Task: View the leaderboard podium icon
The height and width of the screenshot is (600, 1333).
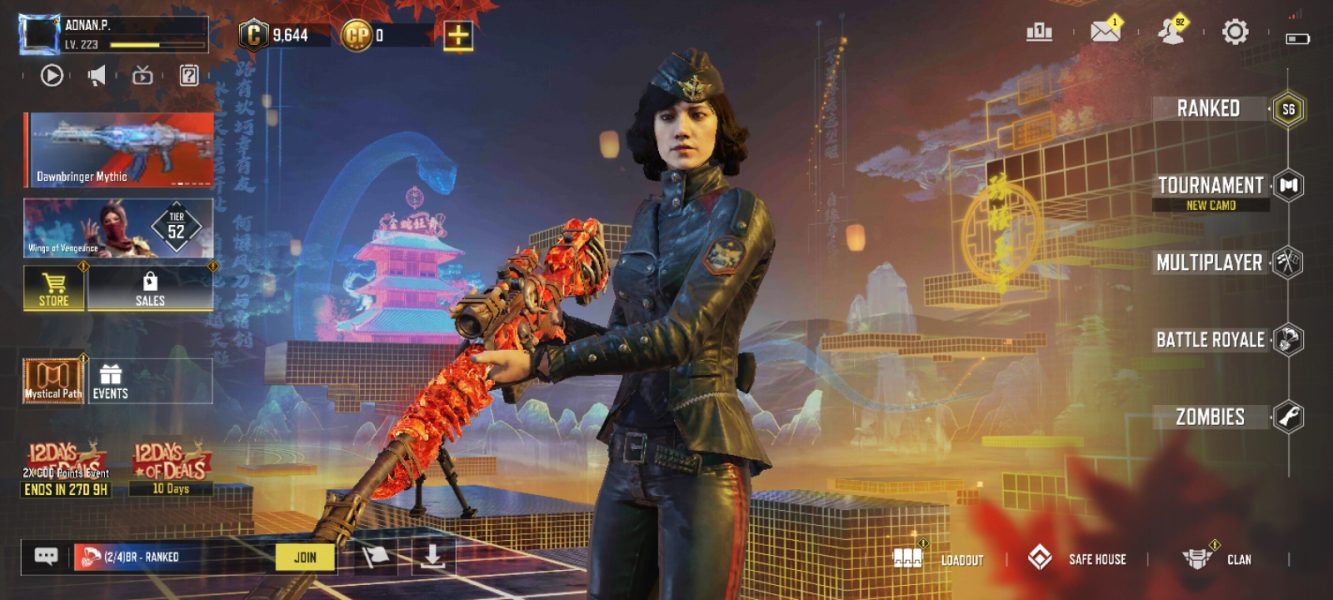Action: [1039, 32]
